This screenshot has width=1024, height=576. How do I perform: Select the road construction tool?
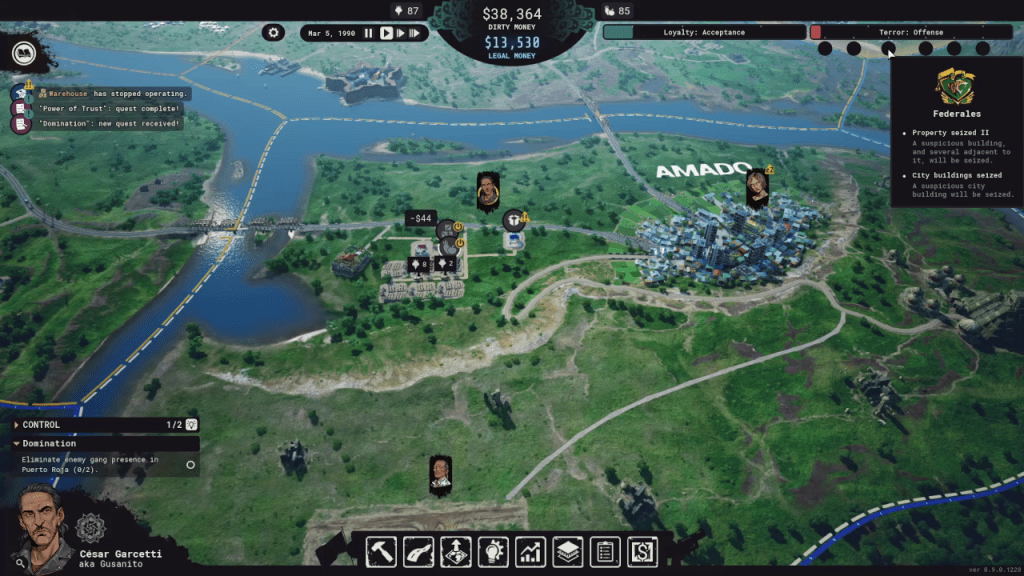tap(418, 551)
